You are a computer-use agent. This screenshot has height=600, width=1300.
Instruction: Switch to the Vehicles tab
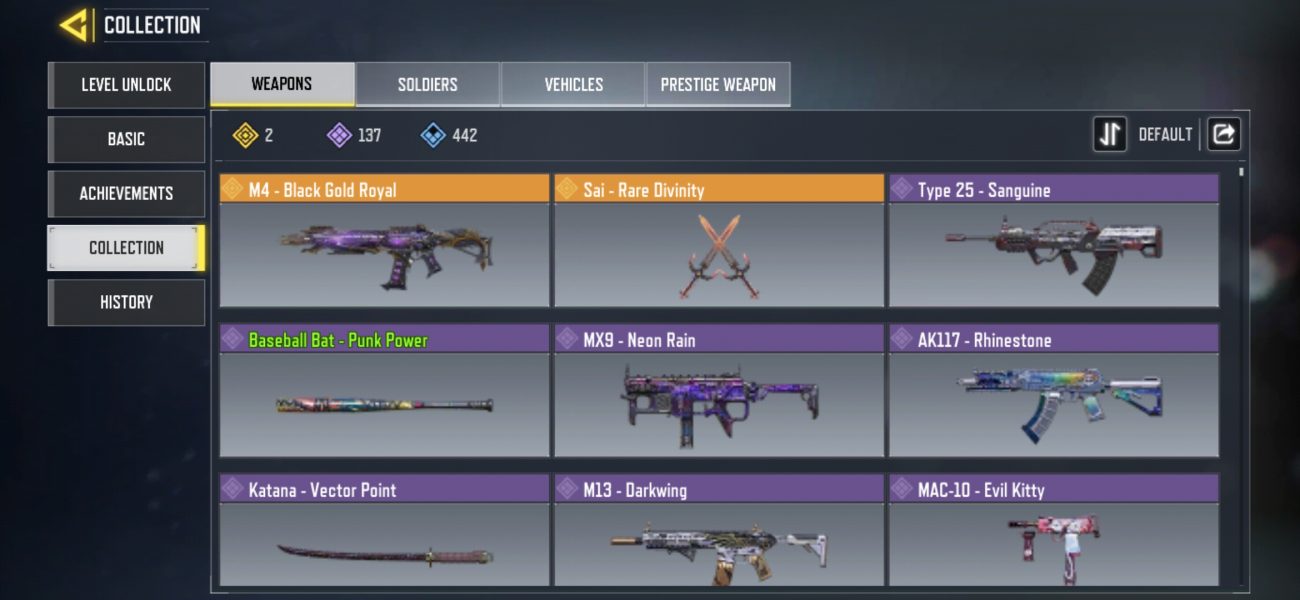(573, 85)
